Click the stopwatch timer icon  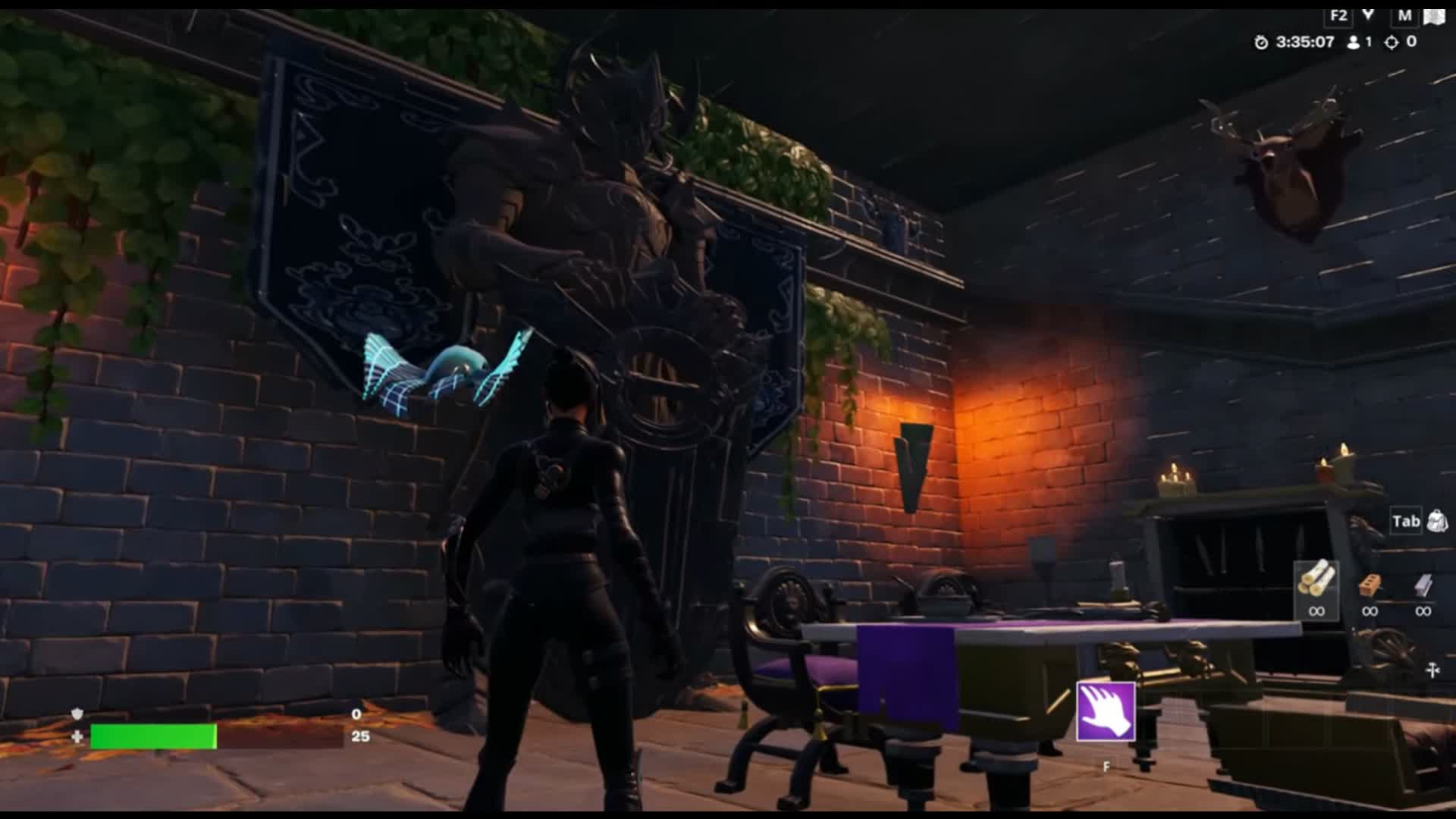pos(1261,43)
